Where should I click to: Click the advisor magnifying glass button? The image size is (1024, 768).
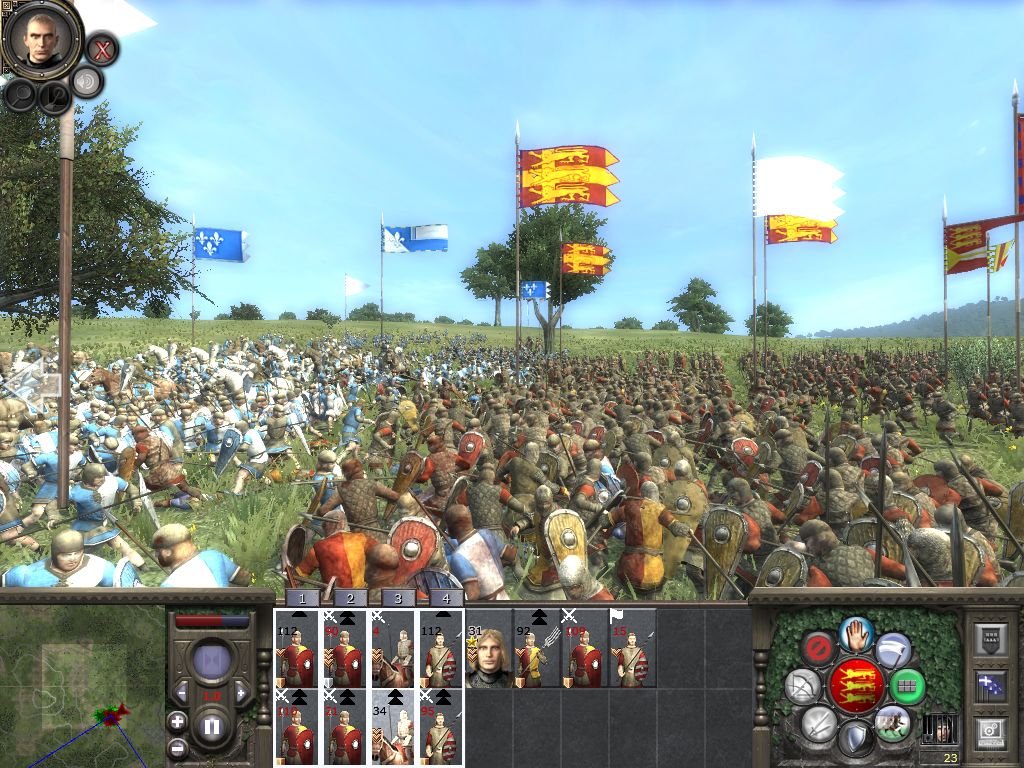point(20,95)
